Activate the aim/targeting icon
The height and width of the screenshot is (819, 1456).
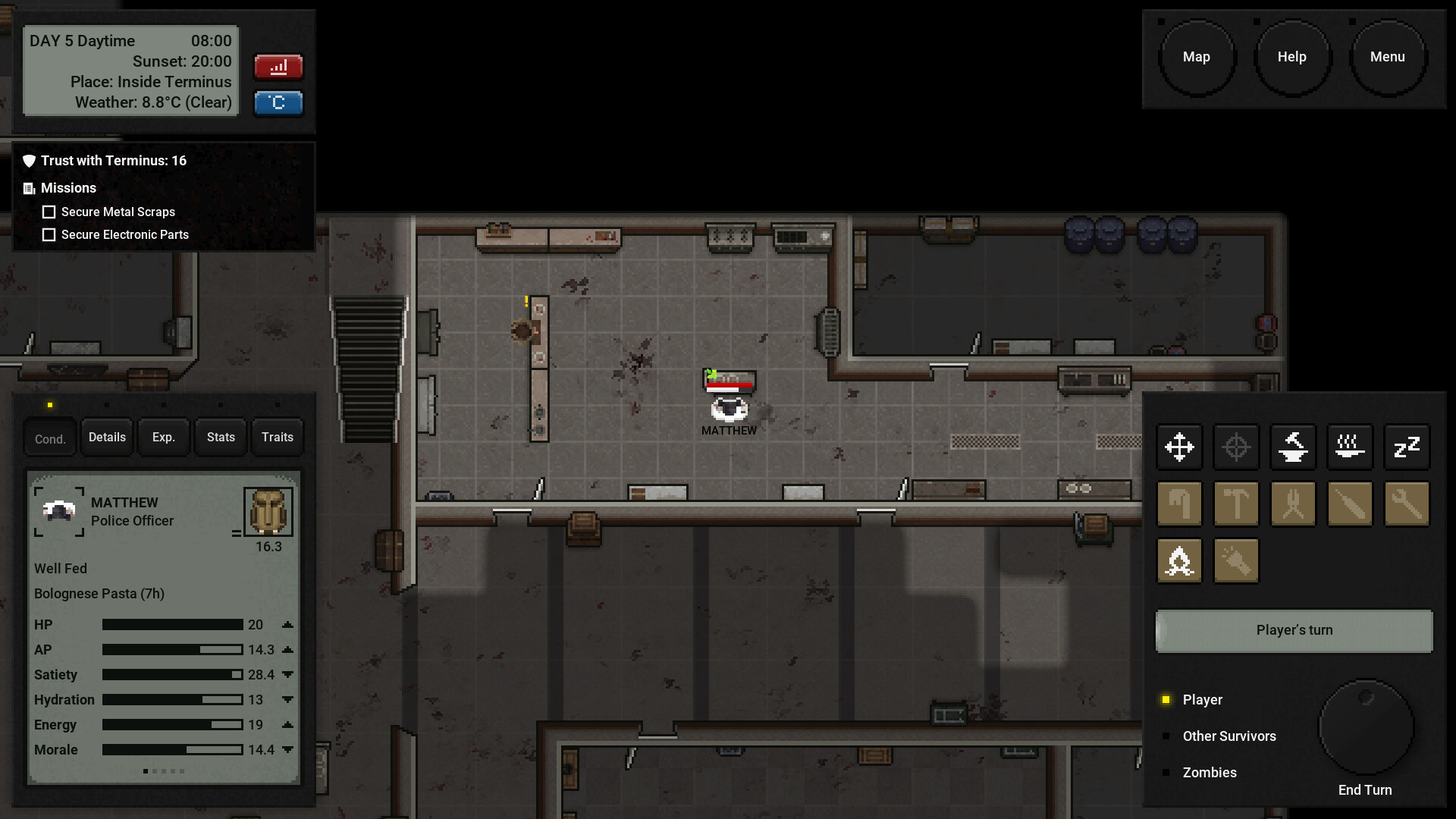click(x=1236, y=447)
